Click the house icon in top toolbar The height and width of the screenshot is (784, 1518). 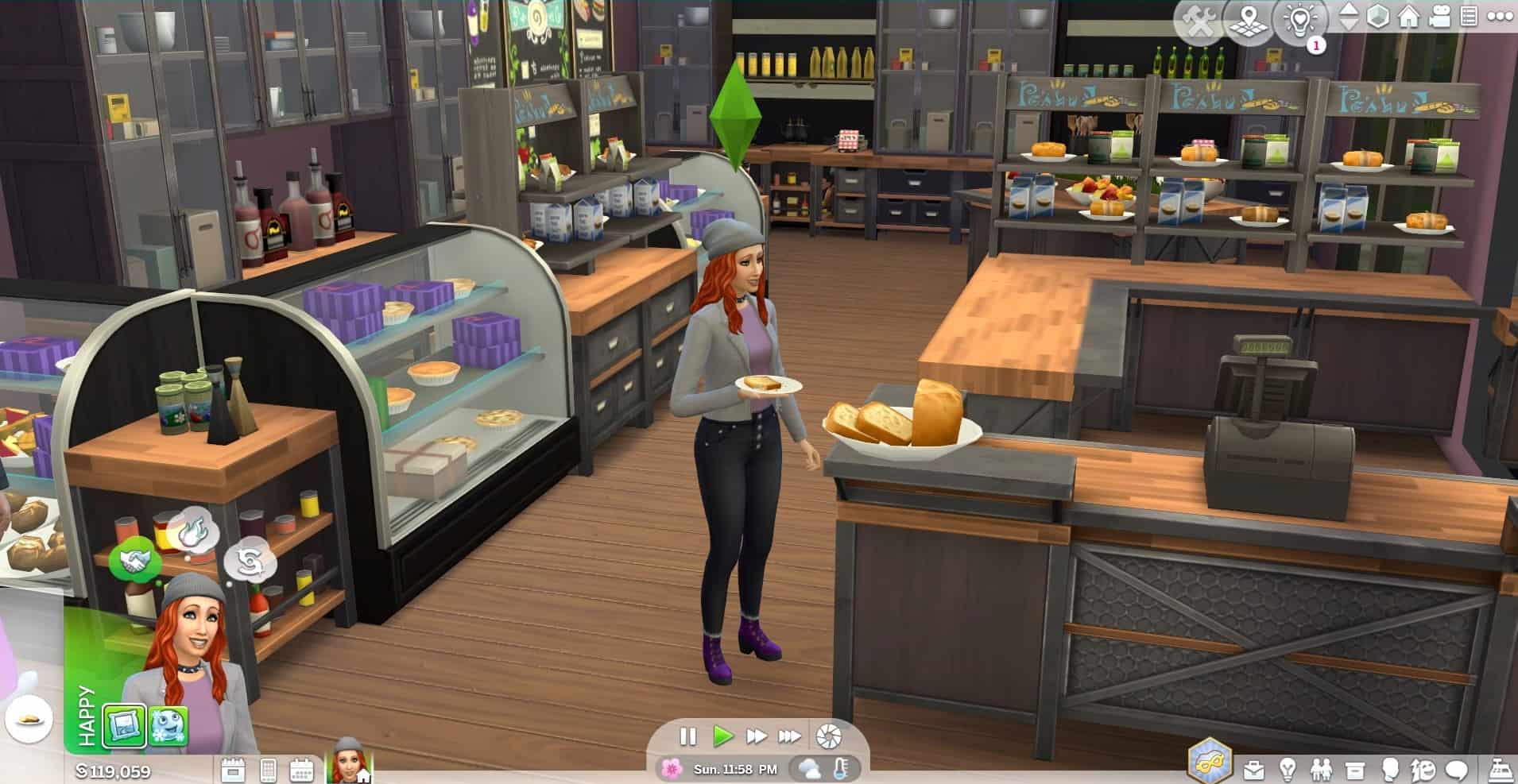[x=1408, y=17]
